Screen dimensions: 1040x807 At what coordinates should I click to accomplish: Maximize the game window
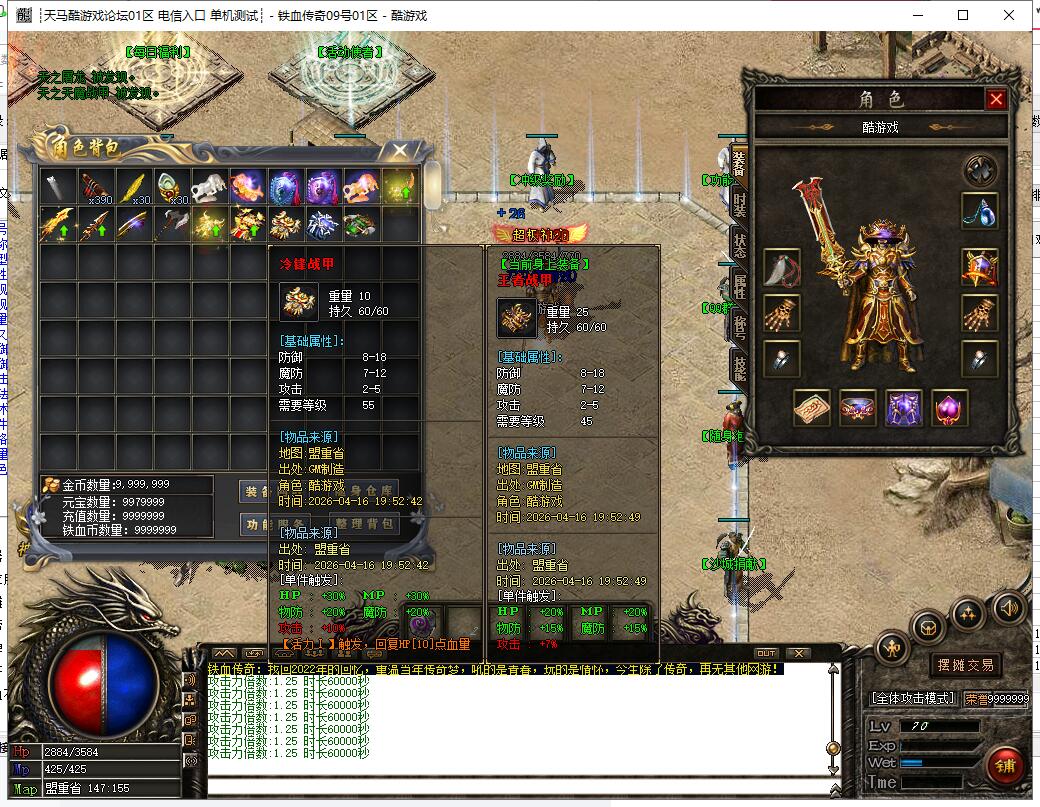click(x=963, y=15)
